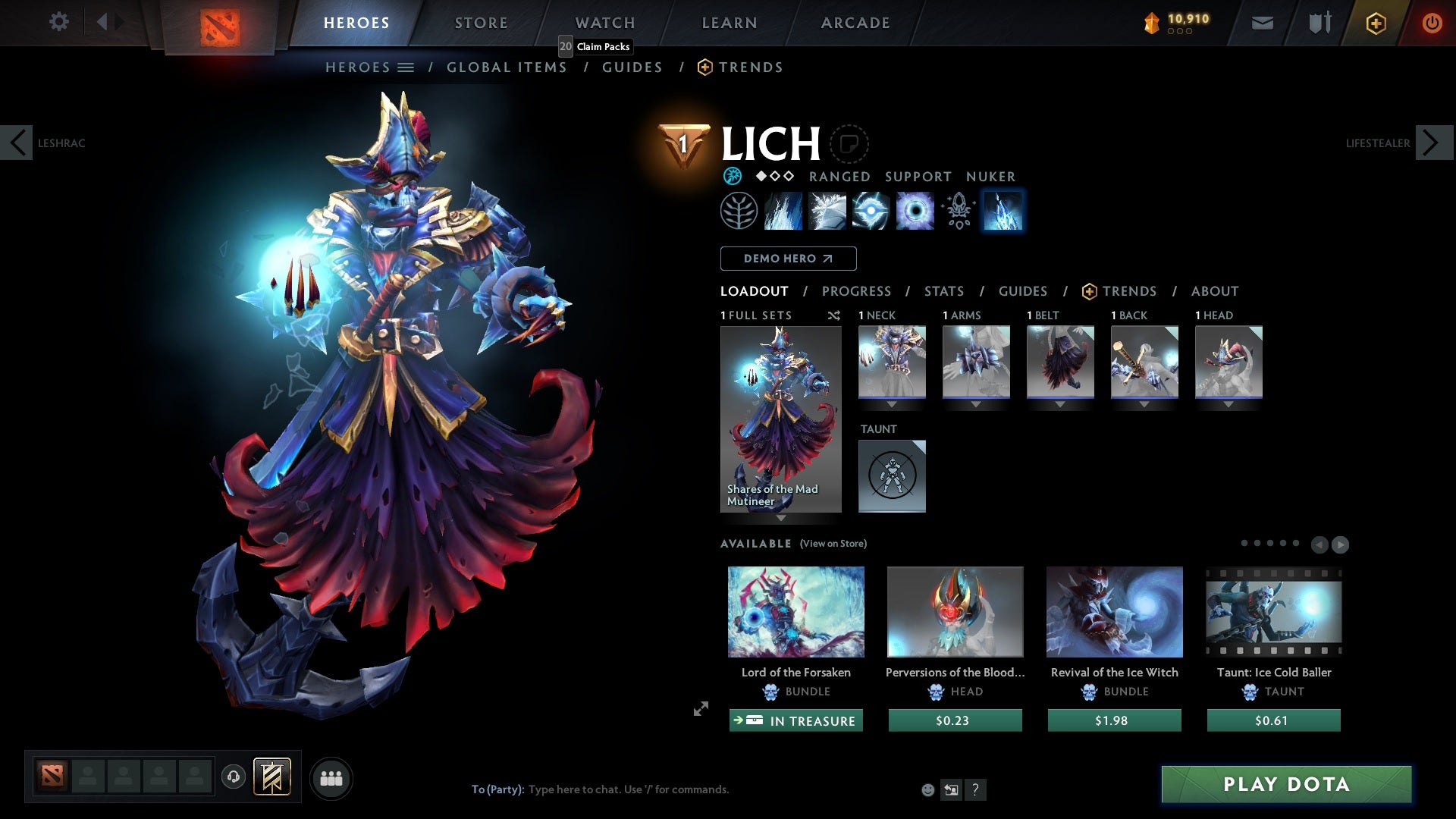The height and width of the screenshot is (819, 1456).
Task: Open the ARCADE menu item
Action: (855, 23)
